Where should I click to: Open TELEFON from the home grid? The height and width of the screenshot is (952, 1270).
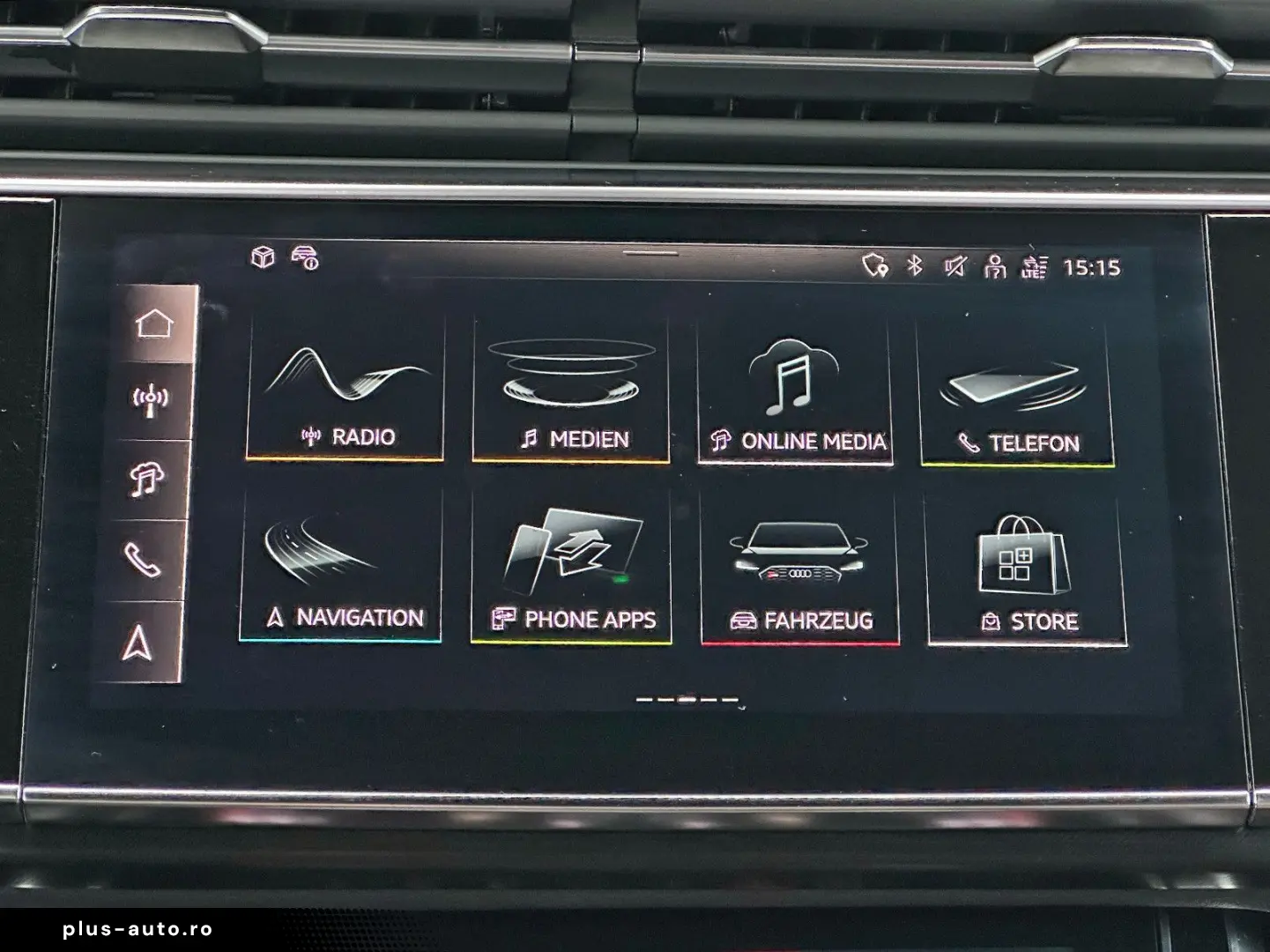pyautogui.click(x=1018, y=392)
